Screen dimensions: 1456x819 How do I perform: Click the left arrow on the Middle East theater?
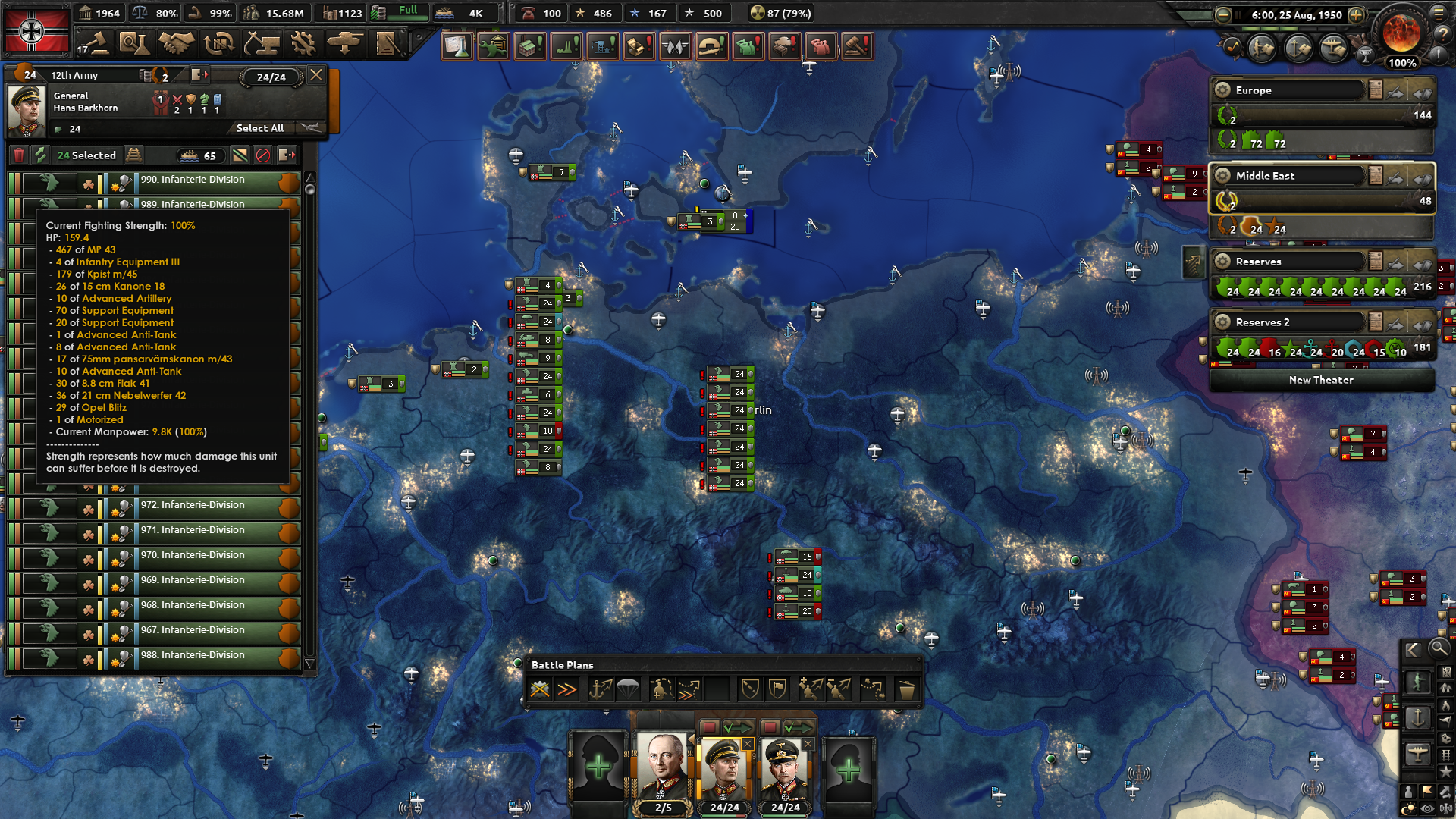[x=1423, y=179]
